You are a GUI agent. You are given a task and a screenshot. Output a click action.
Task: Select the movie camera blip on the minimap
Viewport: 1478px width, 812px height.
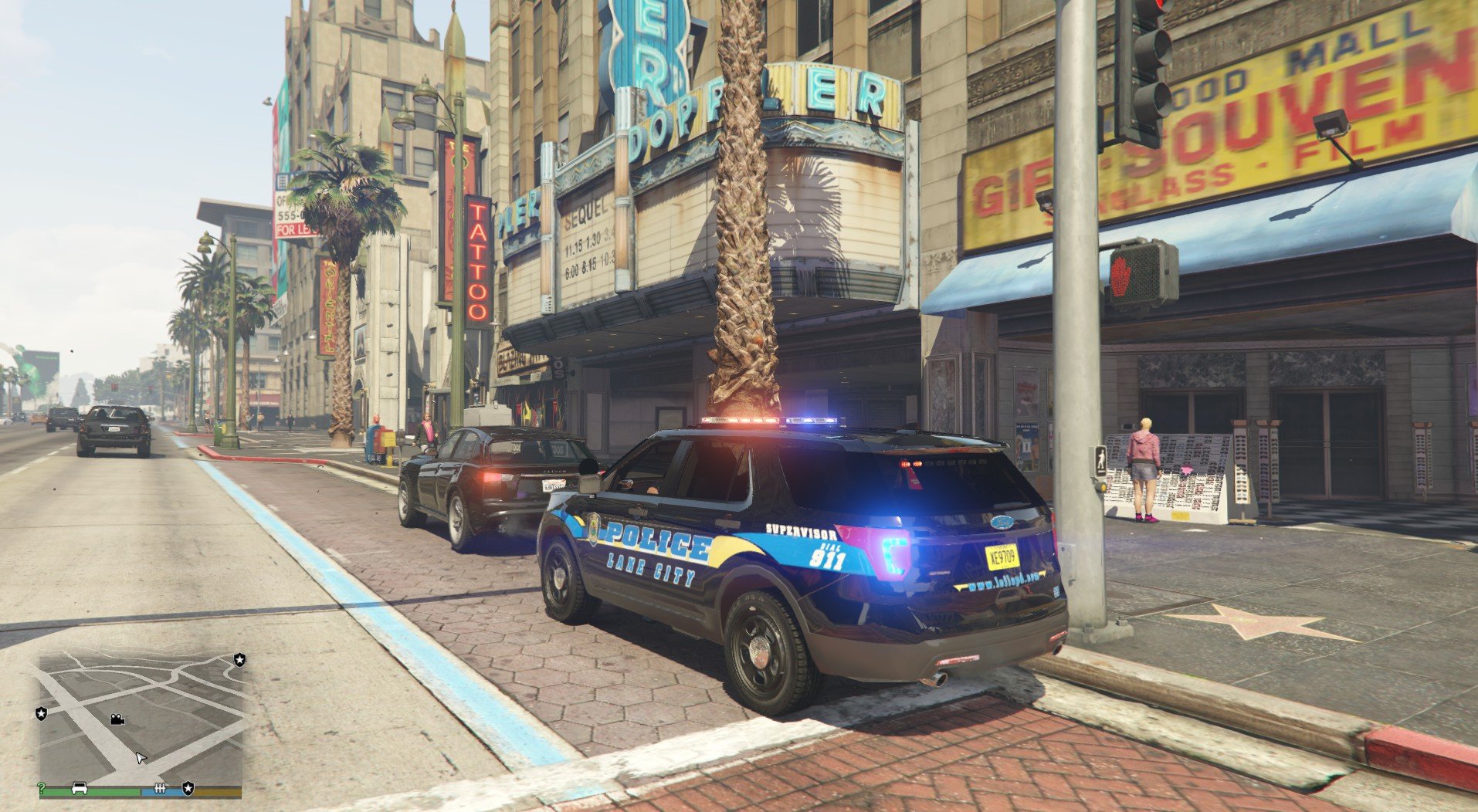pos(117,719)
